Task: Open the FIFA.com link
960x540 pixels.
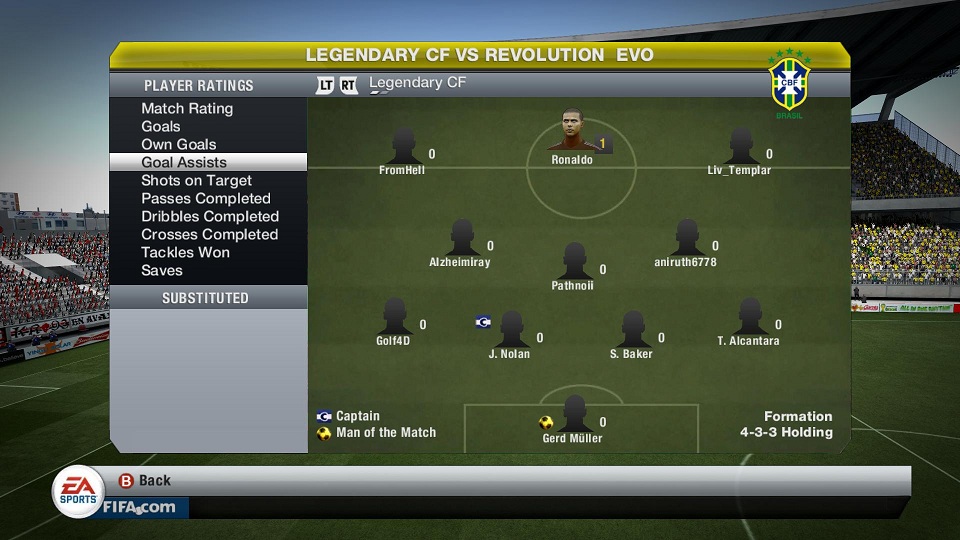Action: click(x=138, y=507)
